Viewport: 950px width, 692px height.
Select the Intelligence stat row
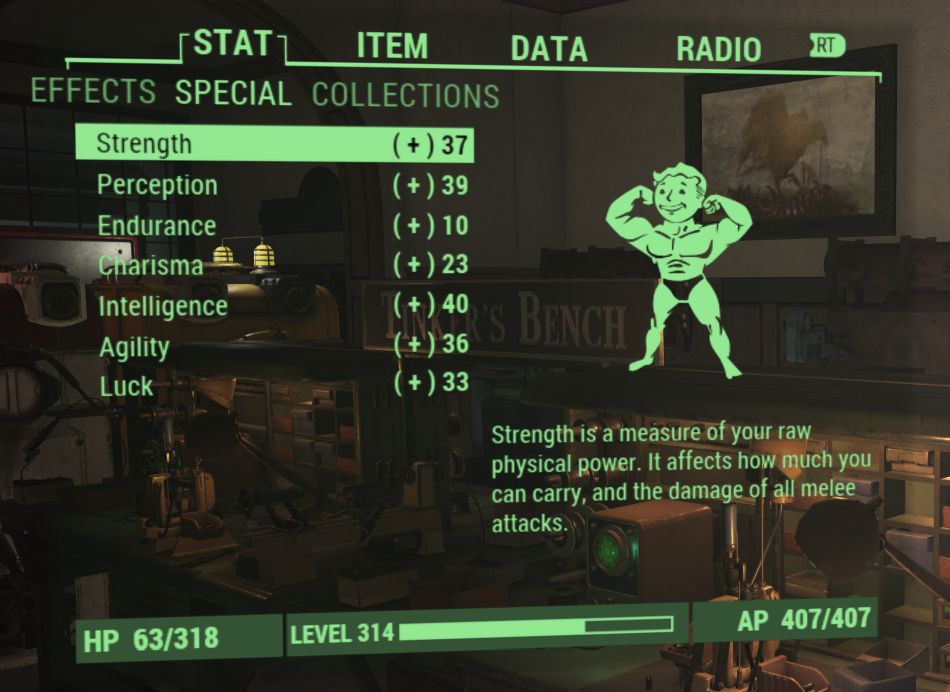[x=274, y=305]
